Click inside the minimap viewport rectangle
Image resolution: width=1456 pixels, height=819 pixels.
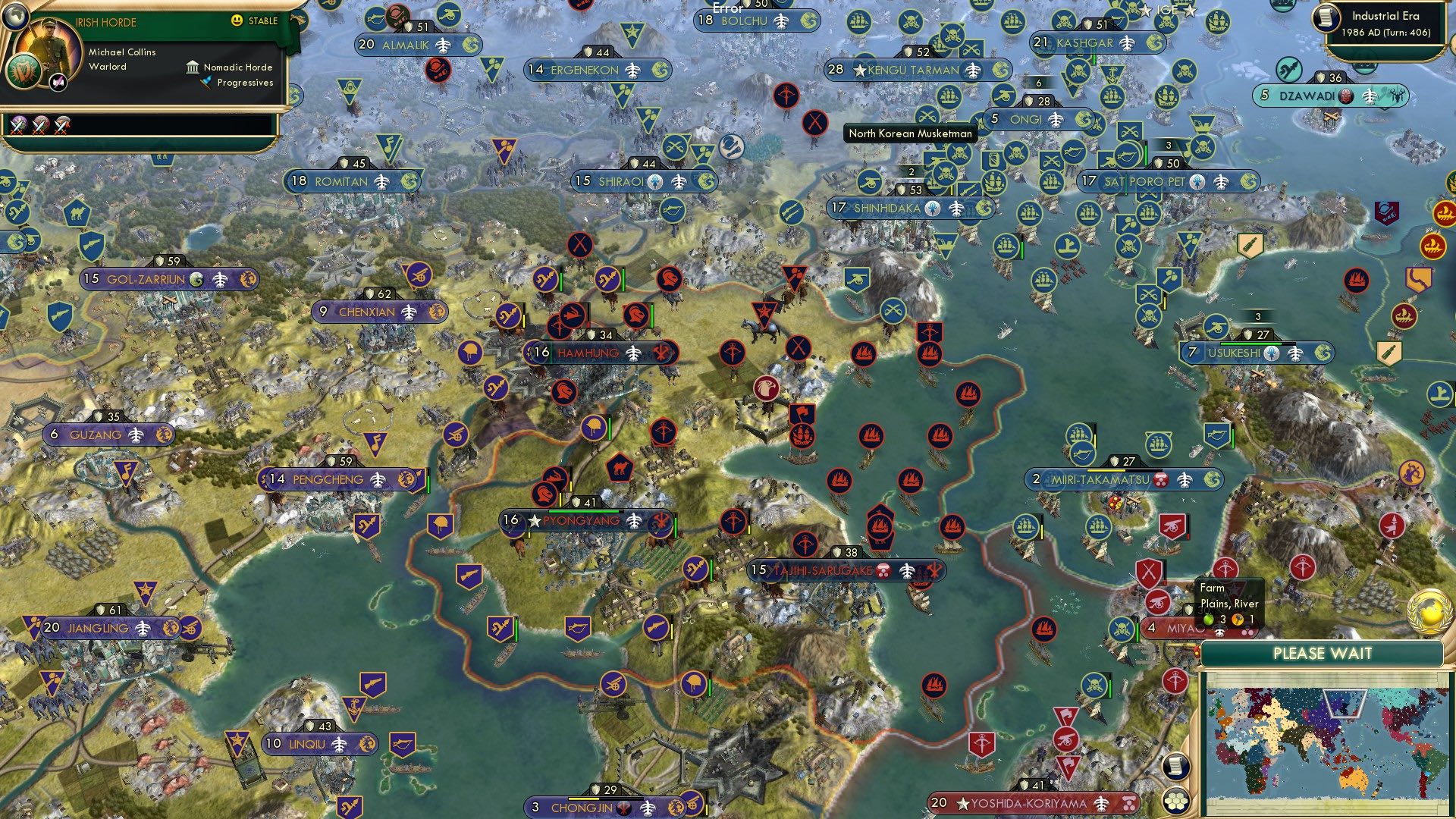[x=1345, y=701]
